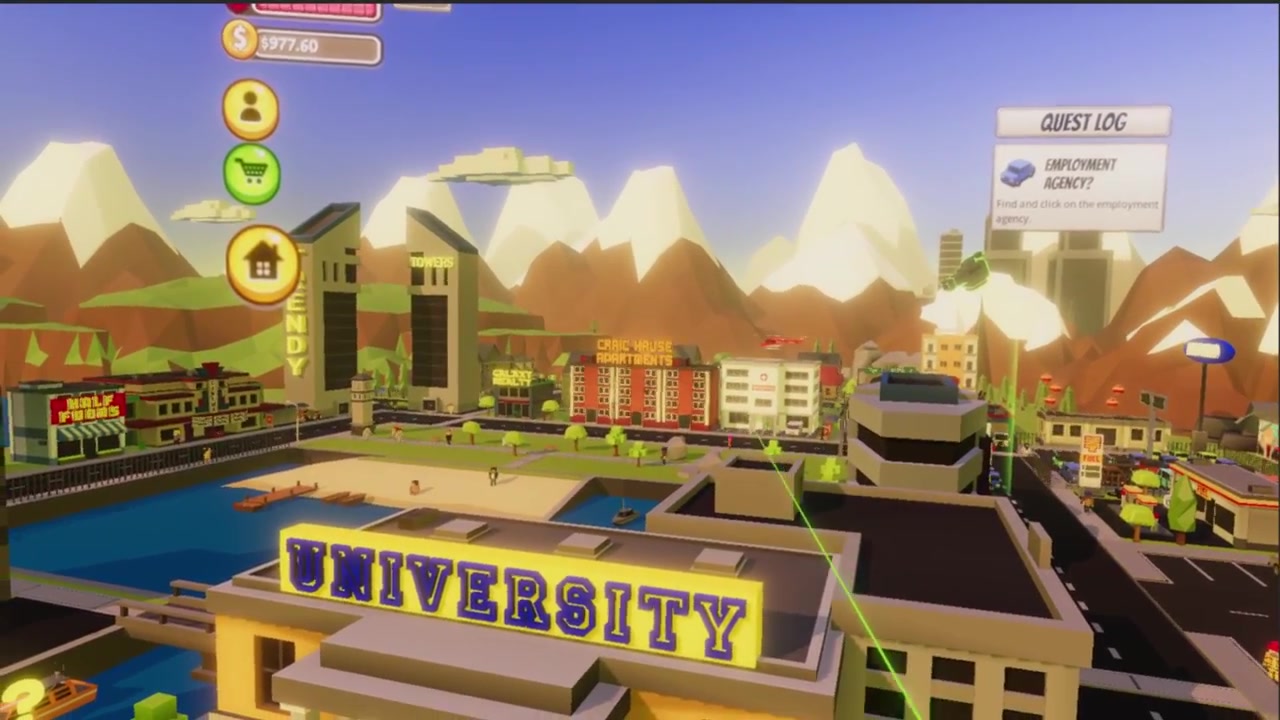The height and width of the screenshot is (720, 1280).
Task: Open the shop with the green cart icon
Action: (x=250, y=172)
